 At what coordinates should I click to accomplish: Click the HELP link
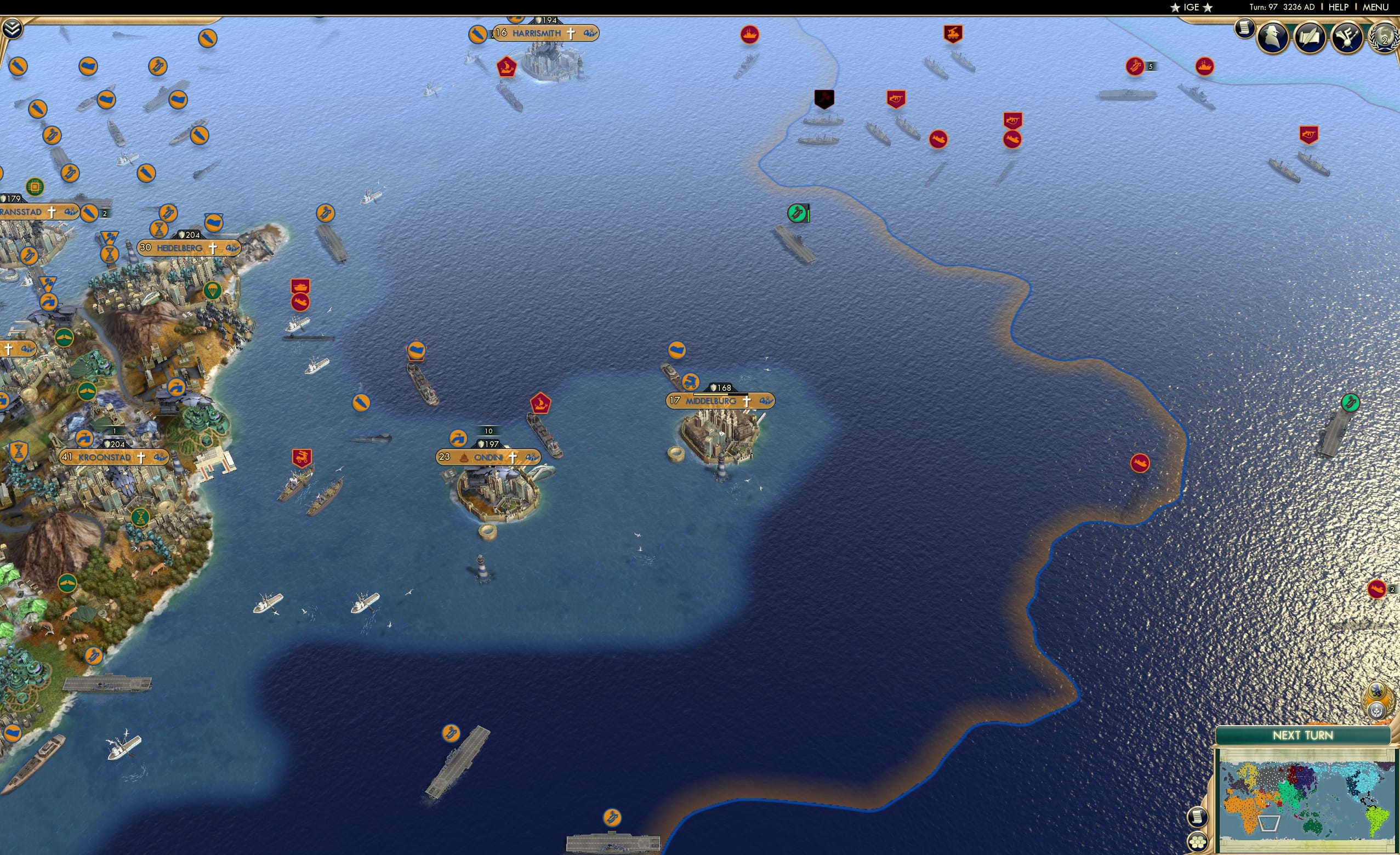[1339, 7]
